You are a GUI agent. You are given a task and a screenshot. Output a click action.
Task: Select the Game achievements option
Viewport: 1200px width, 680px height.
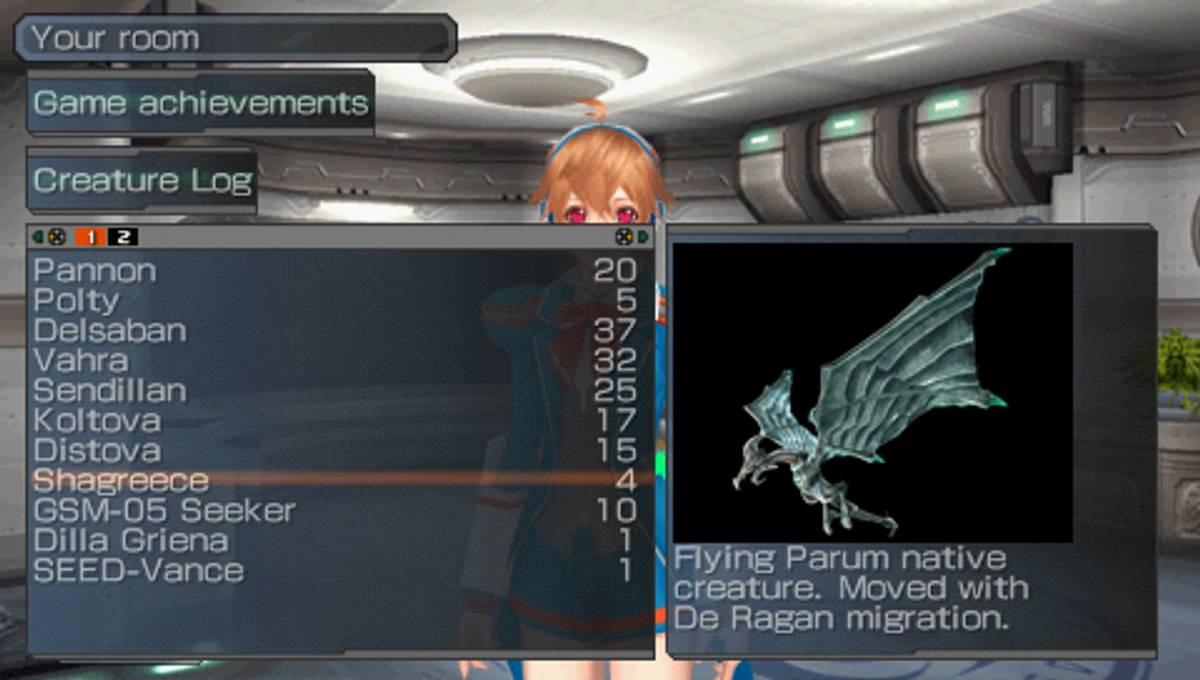201,102
